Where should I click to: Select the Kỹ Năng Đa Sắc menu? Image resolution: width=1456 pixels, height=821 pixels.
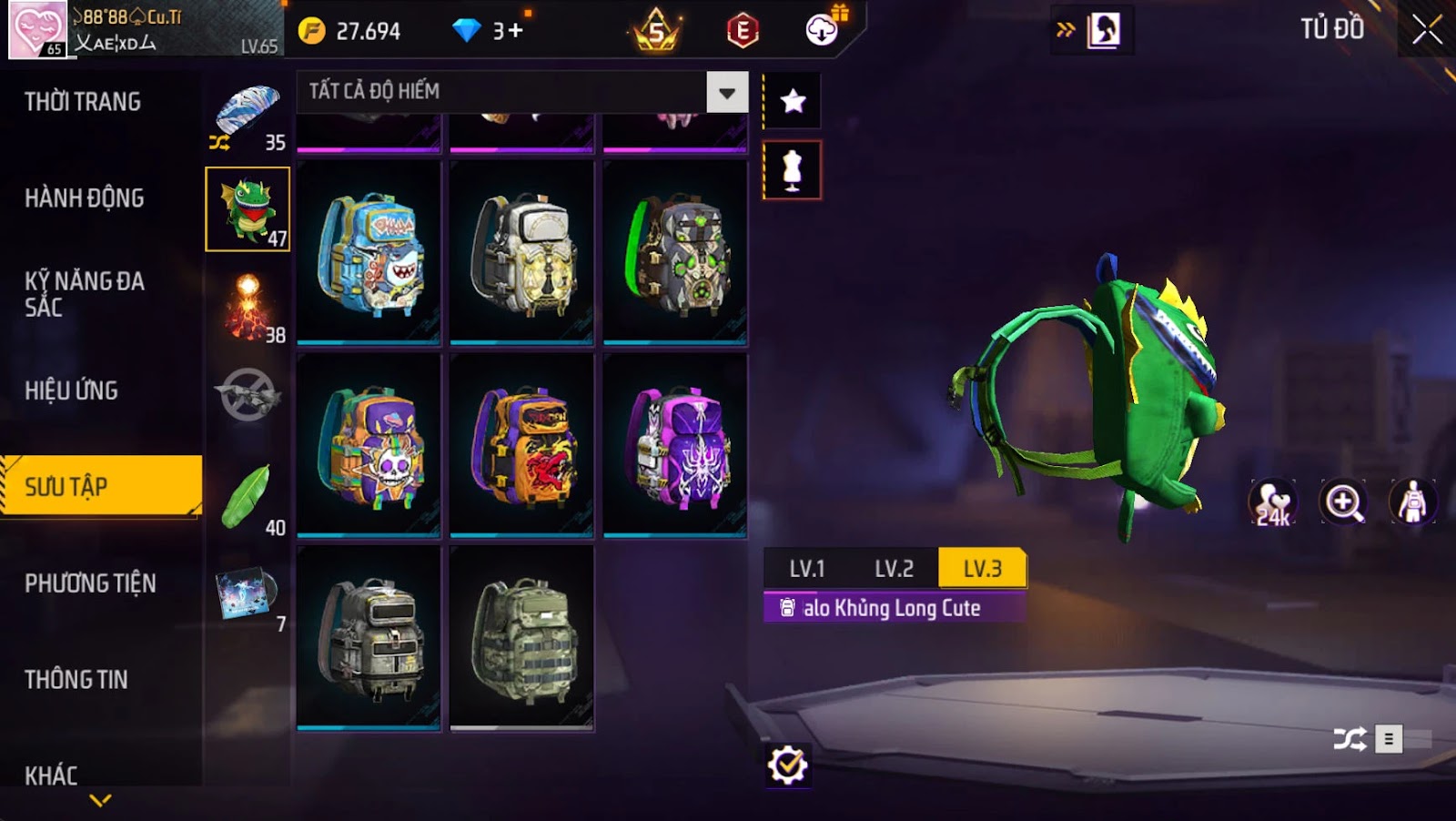click(x=85, y=293)
